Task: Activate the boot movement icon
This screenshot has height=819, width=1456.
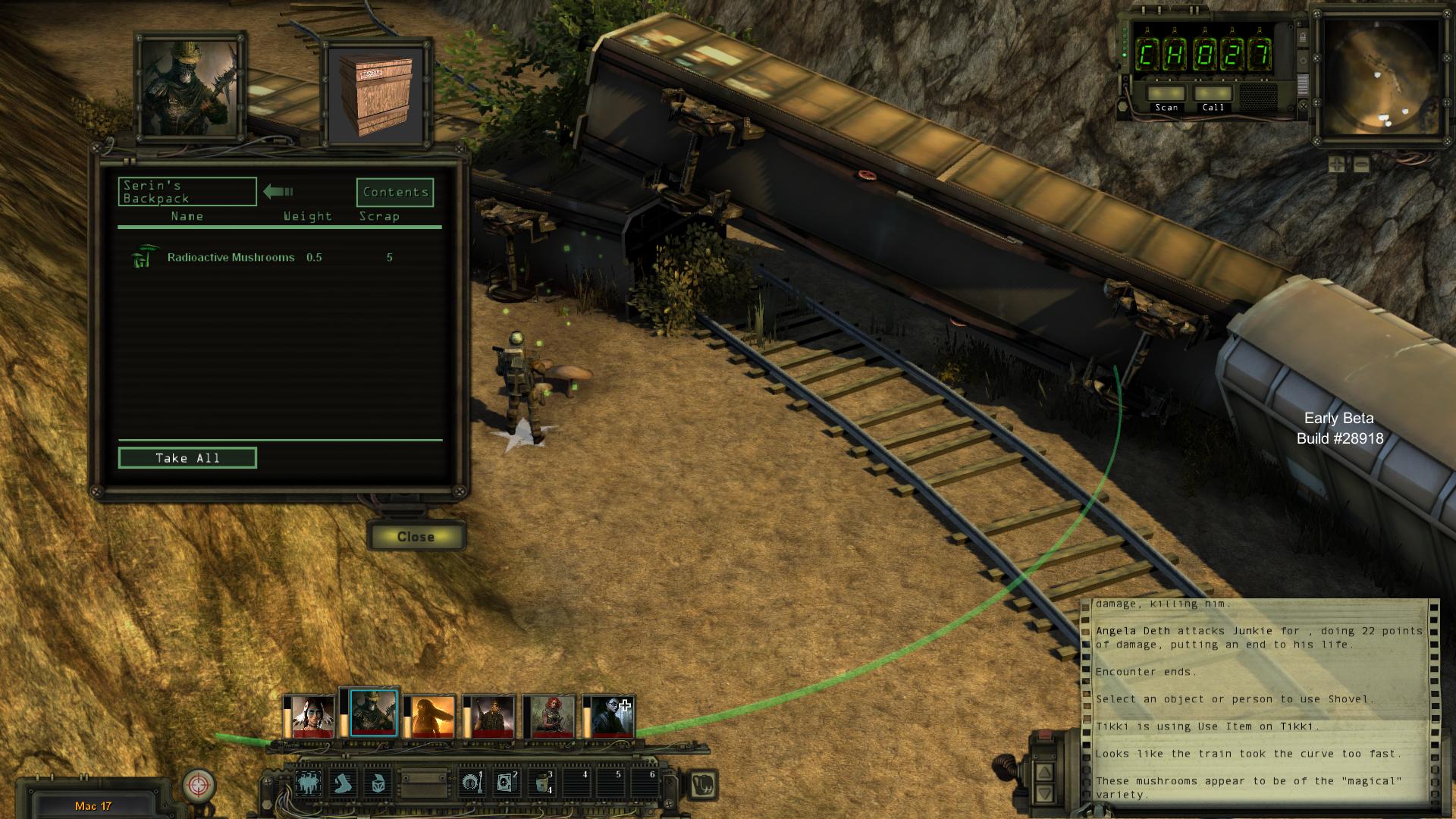Action: point(344,783)
